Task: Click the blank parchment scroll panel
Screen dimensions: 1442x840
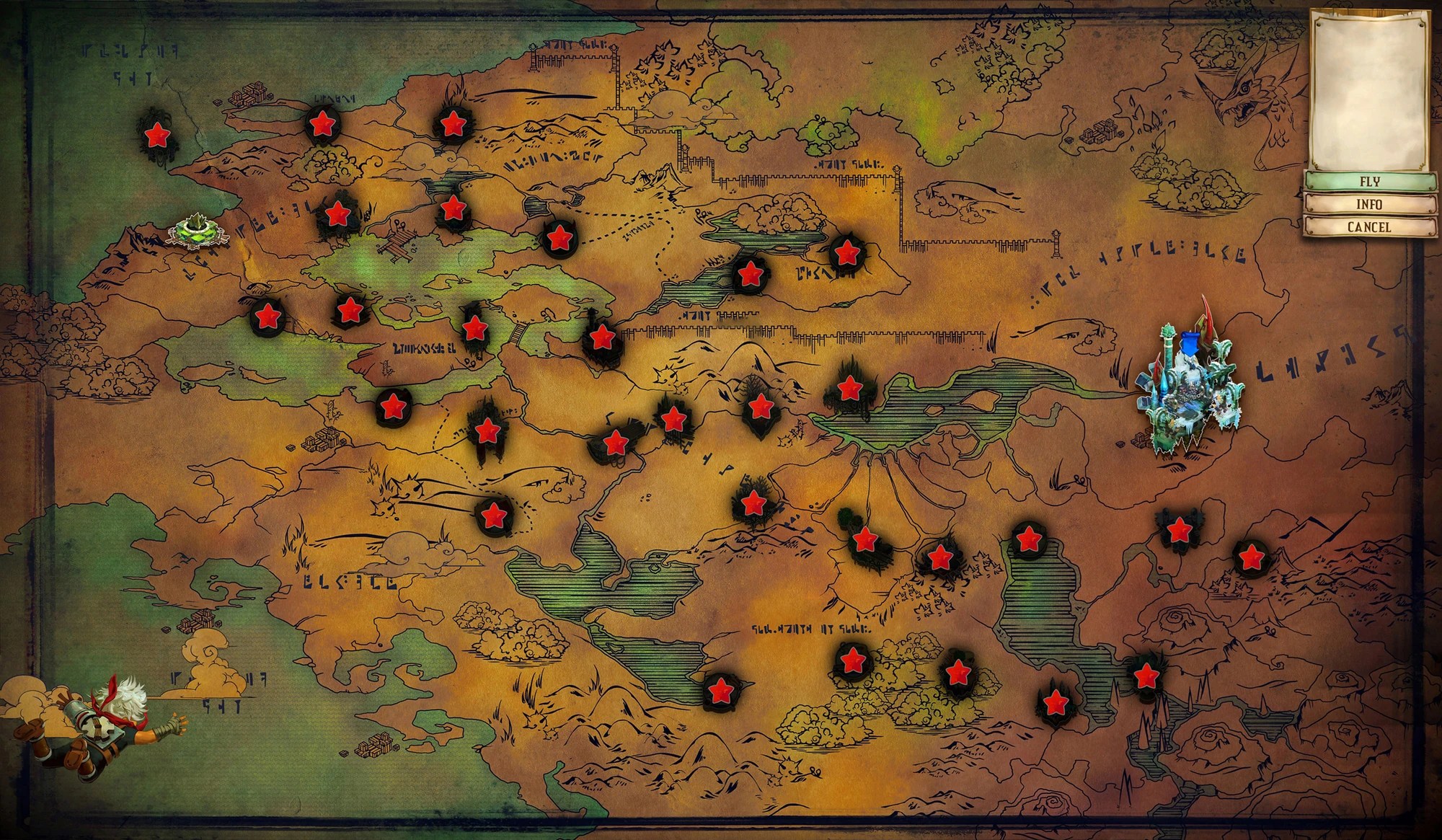Action: pos(1371,90)
